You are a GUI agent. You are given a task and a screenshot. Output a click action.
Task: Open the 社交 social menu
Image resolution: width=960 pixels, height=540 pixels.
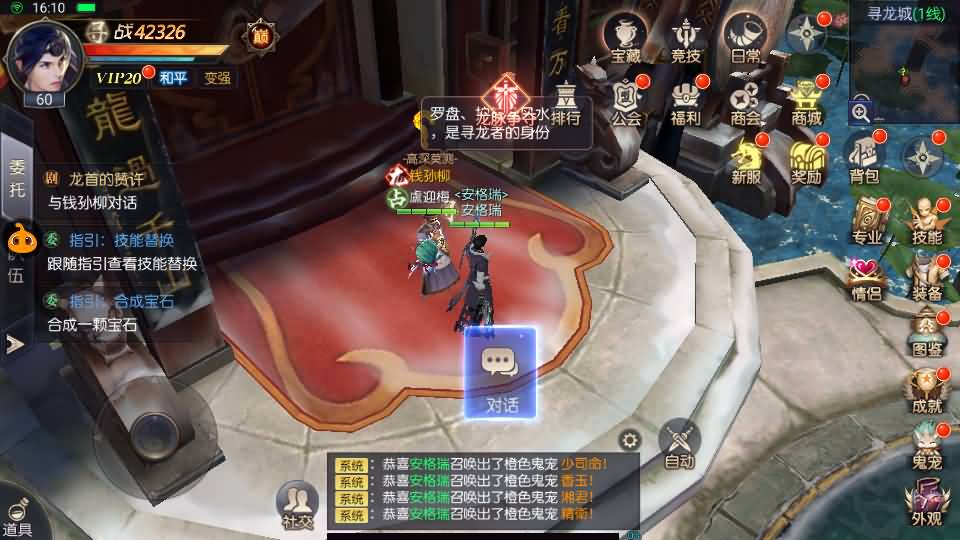pyautogui.click(x=297, y=504)
